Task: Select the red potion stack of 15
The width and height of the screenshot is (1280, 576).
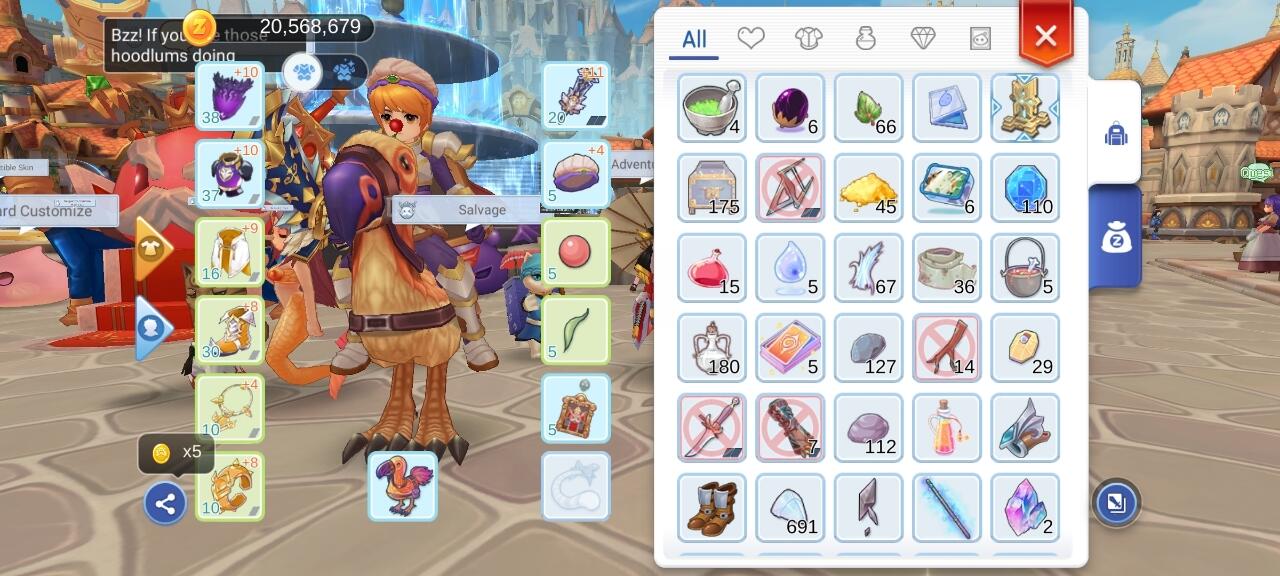Action: [x=711, y=268]
